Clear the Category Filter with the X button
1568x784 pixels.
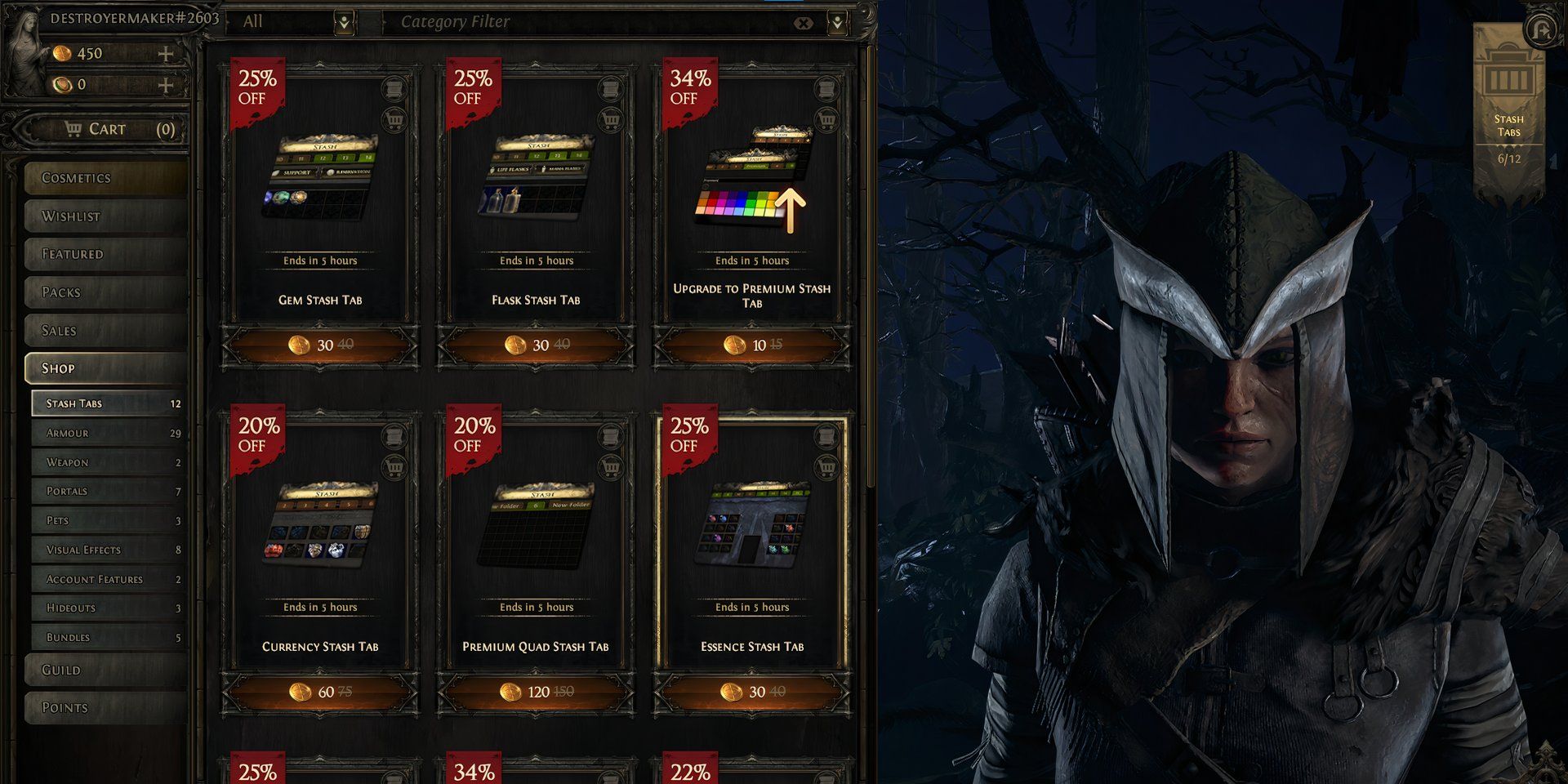tap(804, 21)
